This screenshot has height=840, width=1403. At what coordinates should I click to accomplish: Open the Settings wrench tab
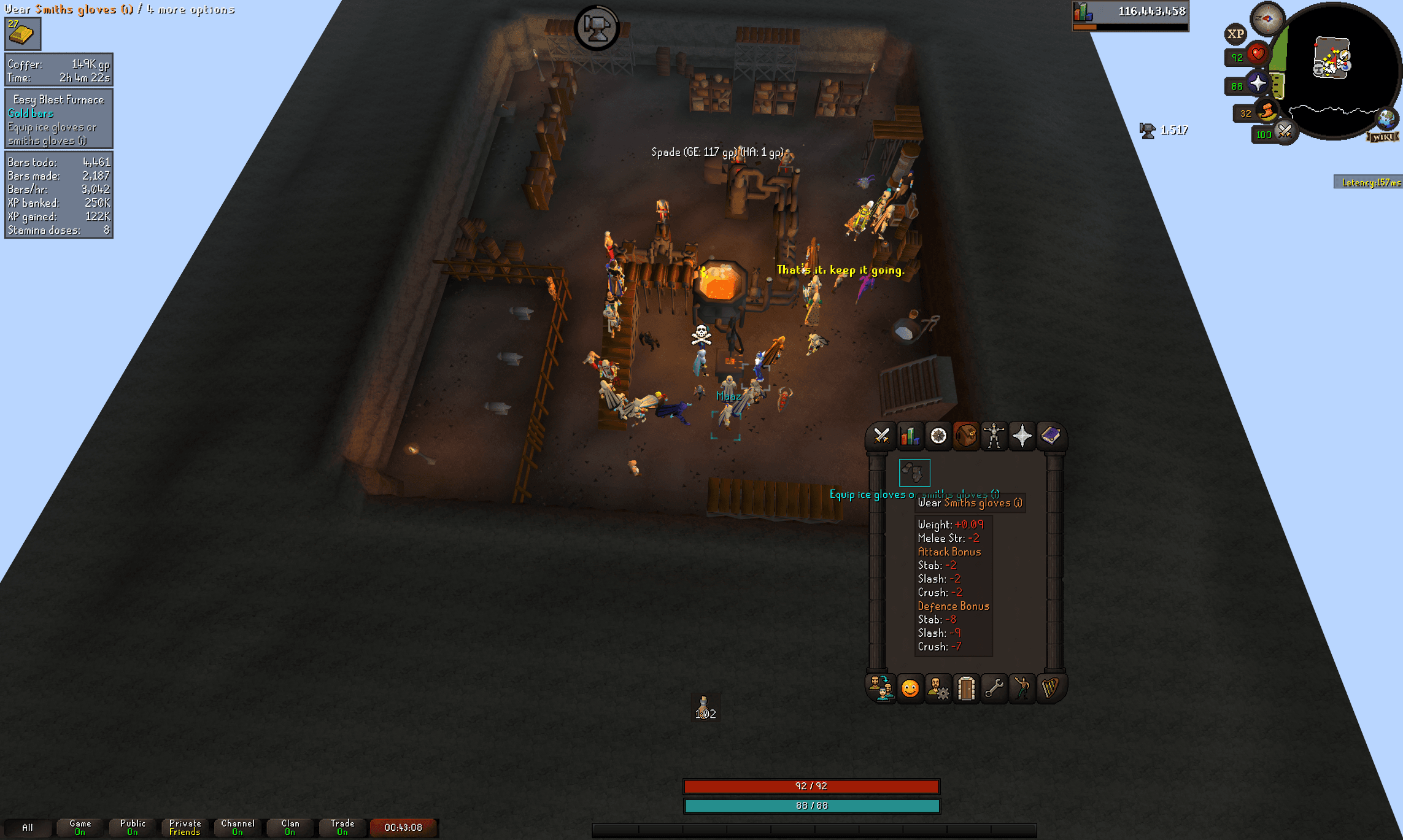[994, 688]
